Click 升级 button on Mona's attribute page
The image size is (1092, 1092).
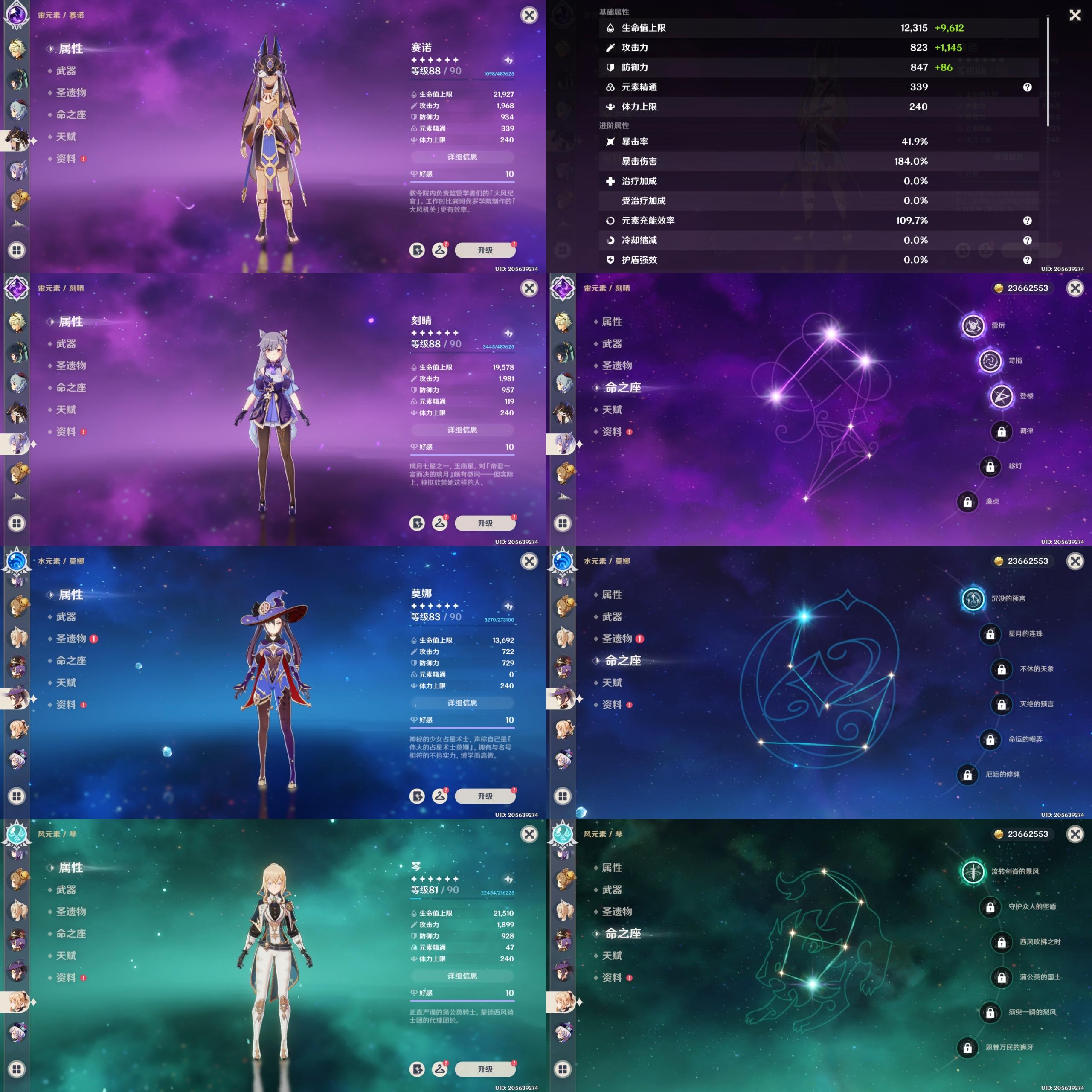pos(485,796)
